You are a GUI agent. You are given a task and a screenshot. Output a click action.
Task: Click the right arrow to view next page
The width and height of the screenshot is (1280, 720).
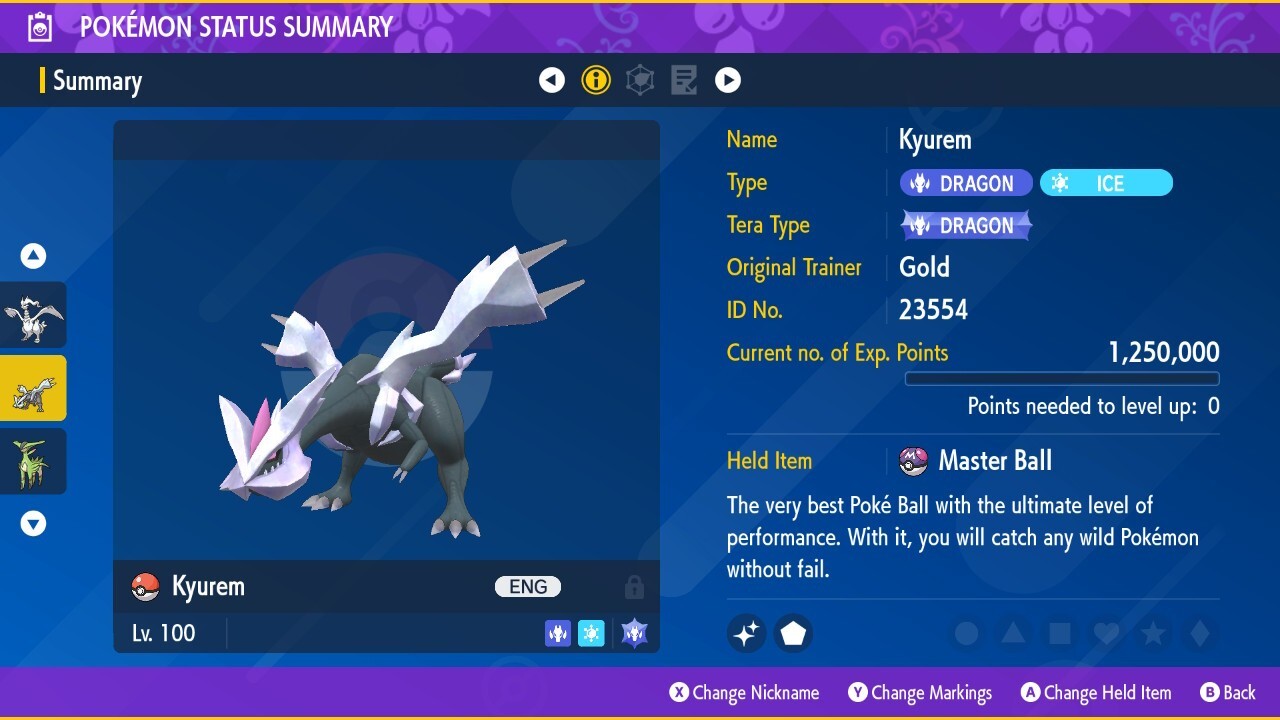(x=728, y=80)
